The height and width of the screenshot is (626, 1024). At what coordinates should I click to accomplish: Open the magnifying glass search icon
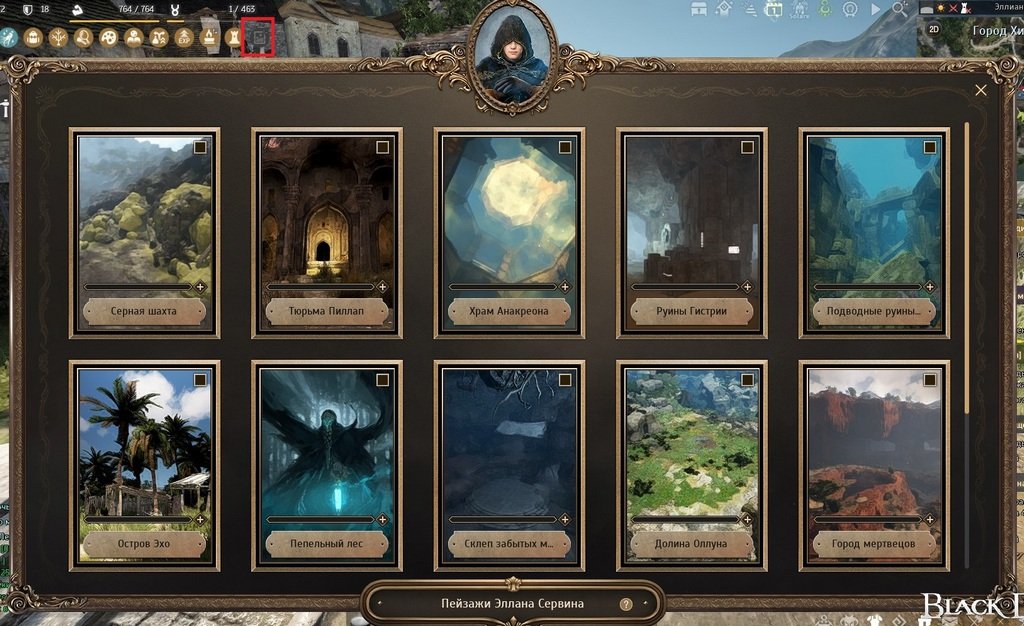(x=899, y=9)
